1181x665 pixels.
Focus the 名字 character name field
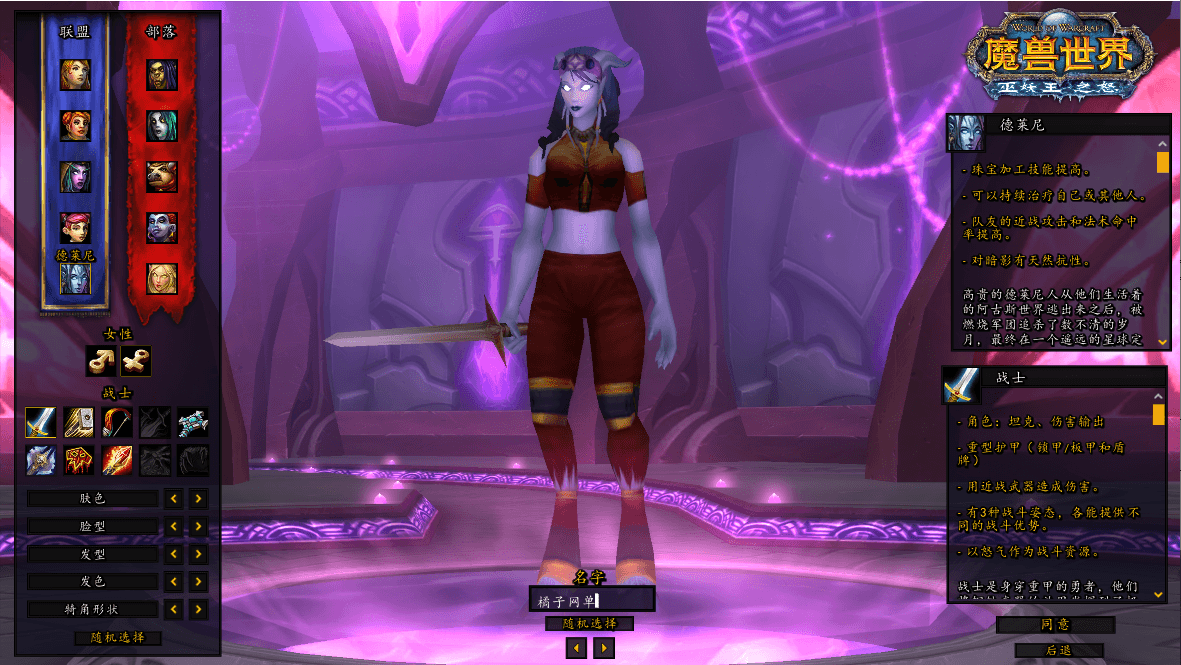[591, 600]
